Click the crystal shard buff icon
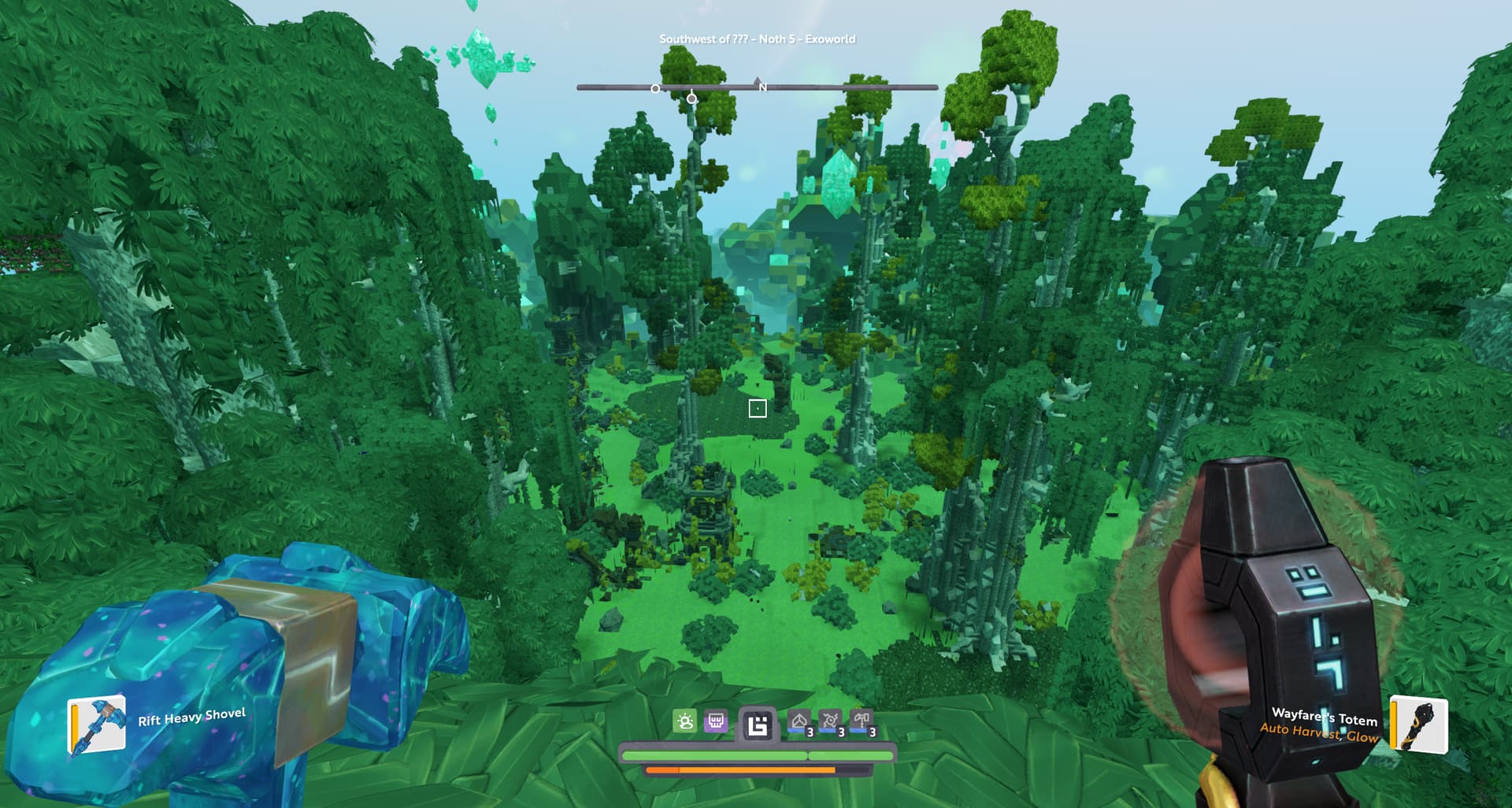Image resolution: width=1512 pixels, height=808 pixels. (799, 721)
